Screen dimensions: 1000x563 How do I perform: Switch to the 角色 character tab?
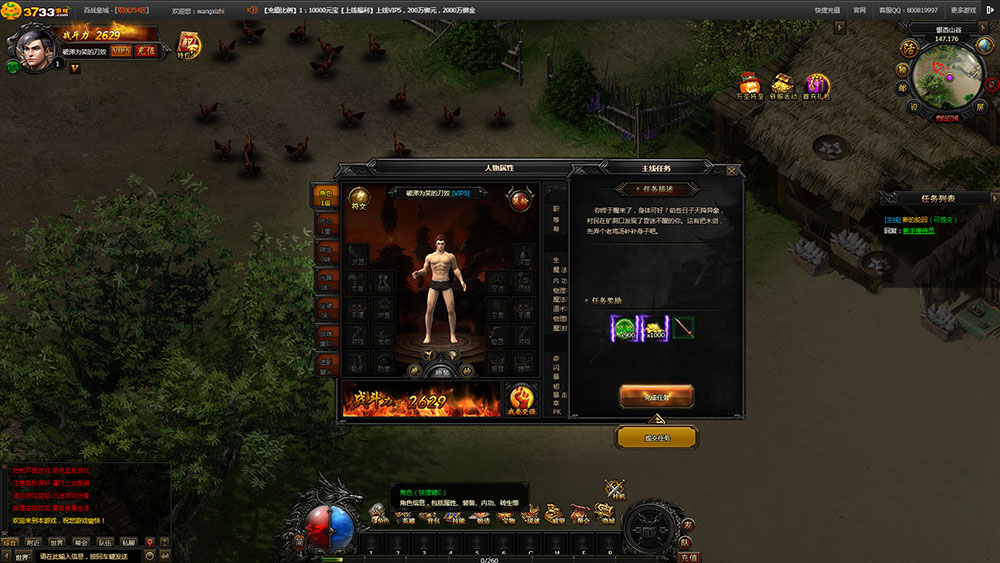click(x=326, y=196)
